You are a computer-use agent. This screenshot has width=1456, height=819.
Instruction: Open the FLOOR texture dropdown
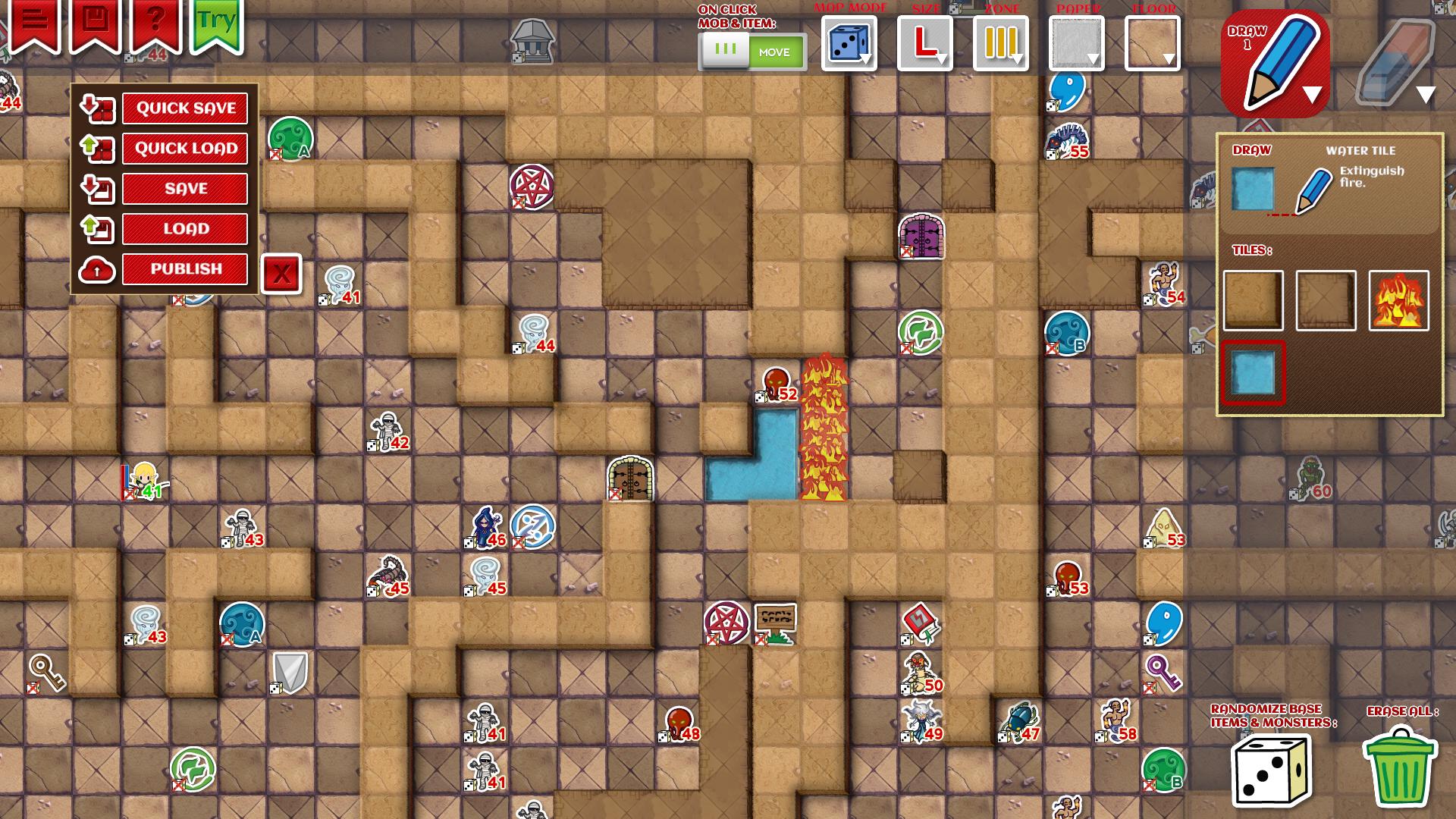(x=1151, y=43)
